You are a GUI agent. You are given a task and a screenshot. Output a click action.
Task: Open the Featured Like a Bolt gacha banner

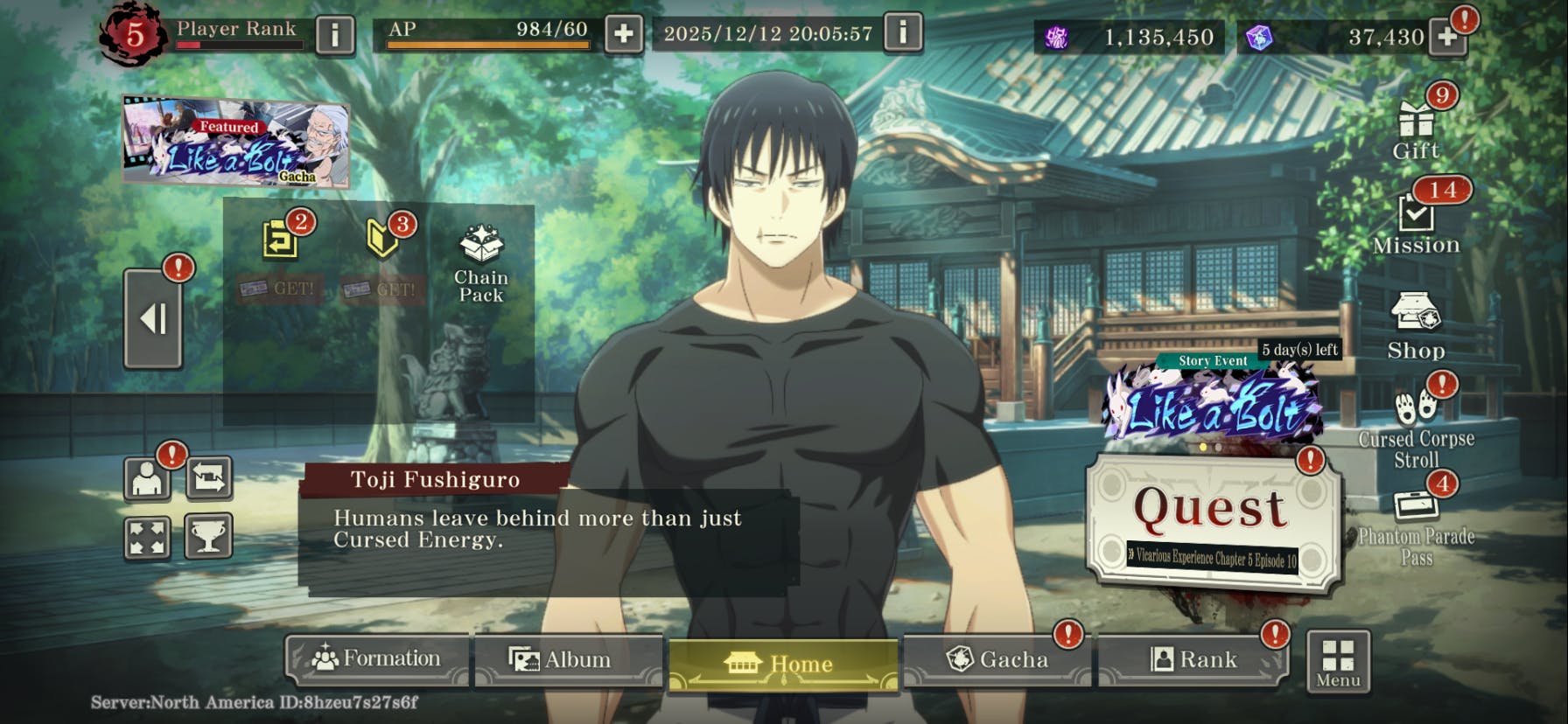click(x=235, y=143)
